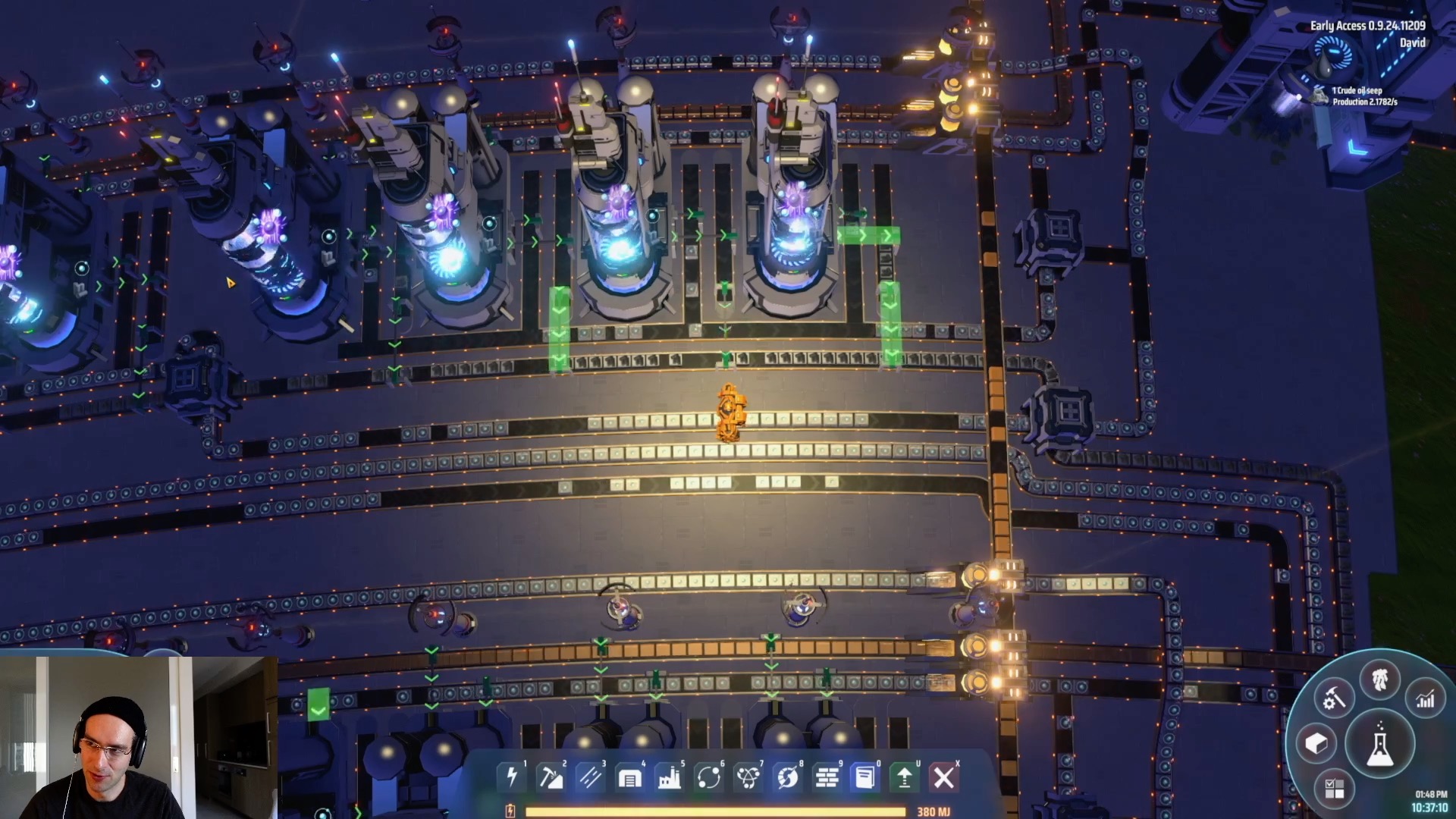Viewport: 1456px width, 819px height.
Task: Activate the green upgrade arrow tool
Action: 905,777
